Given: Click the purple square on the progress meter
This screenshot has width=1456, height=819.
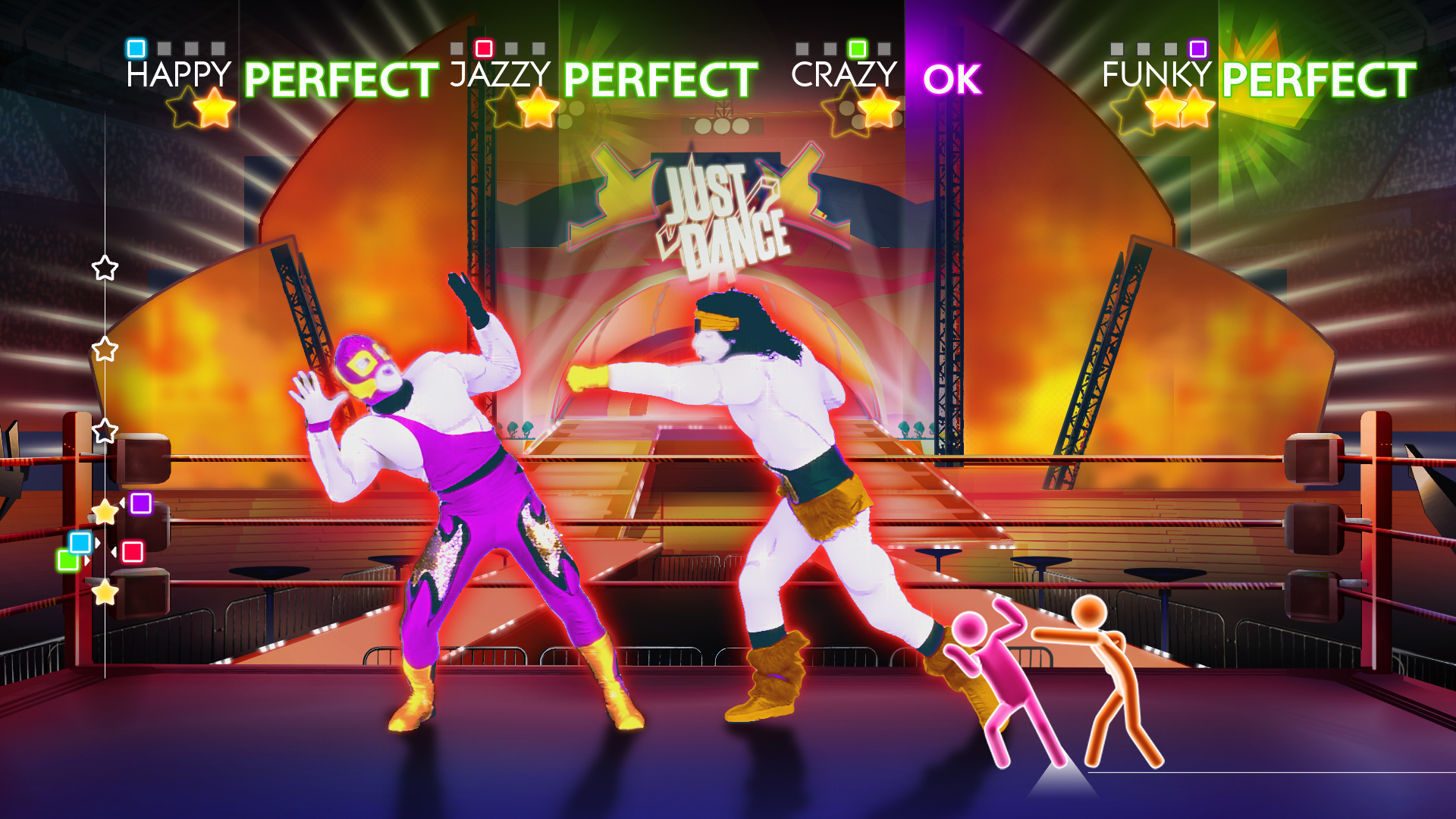Looking at the screenshot, I should point(140,502).
